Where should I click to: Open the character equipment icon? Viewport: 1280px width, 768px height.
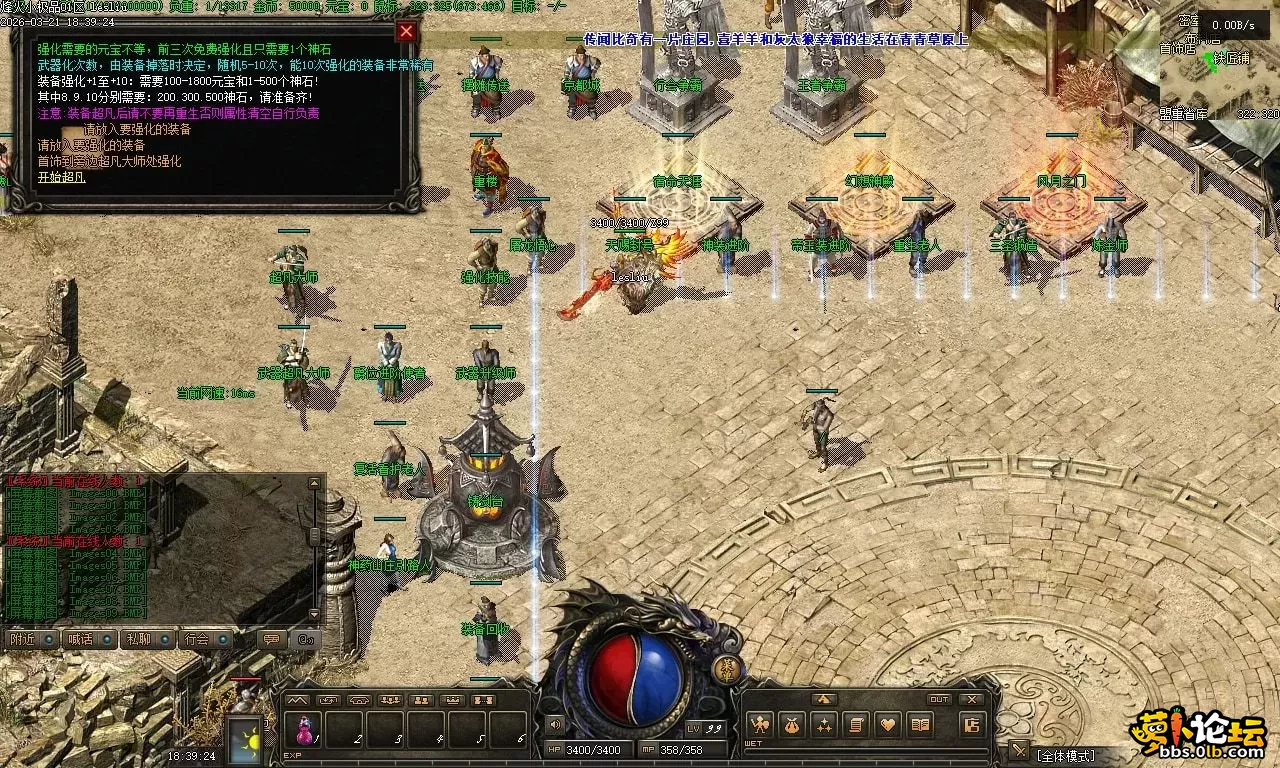tap(760, 725)
